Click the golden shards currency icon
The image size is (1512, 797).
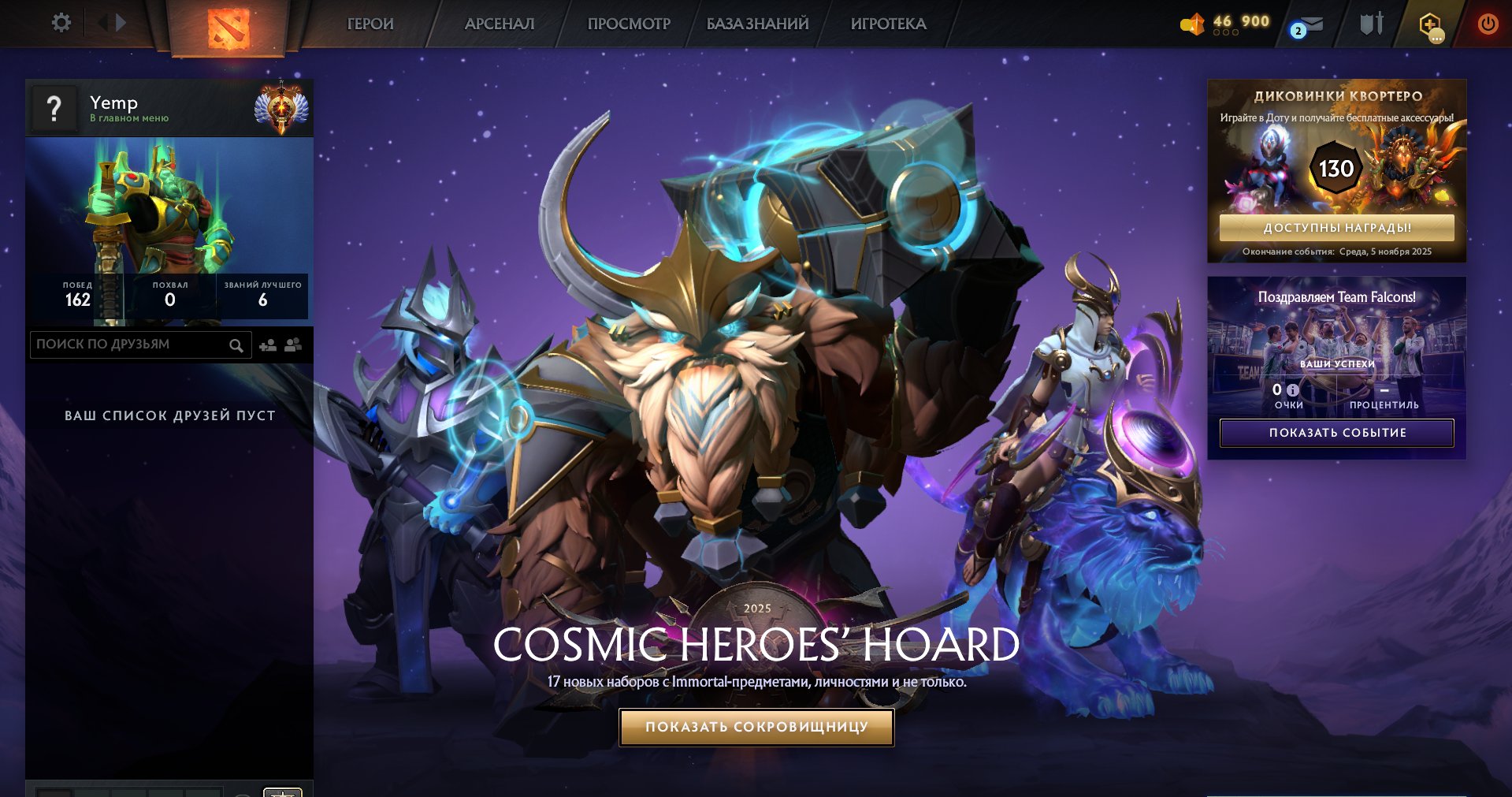point(1192,22)
